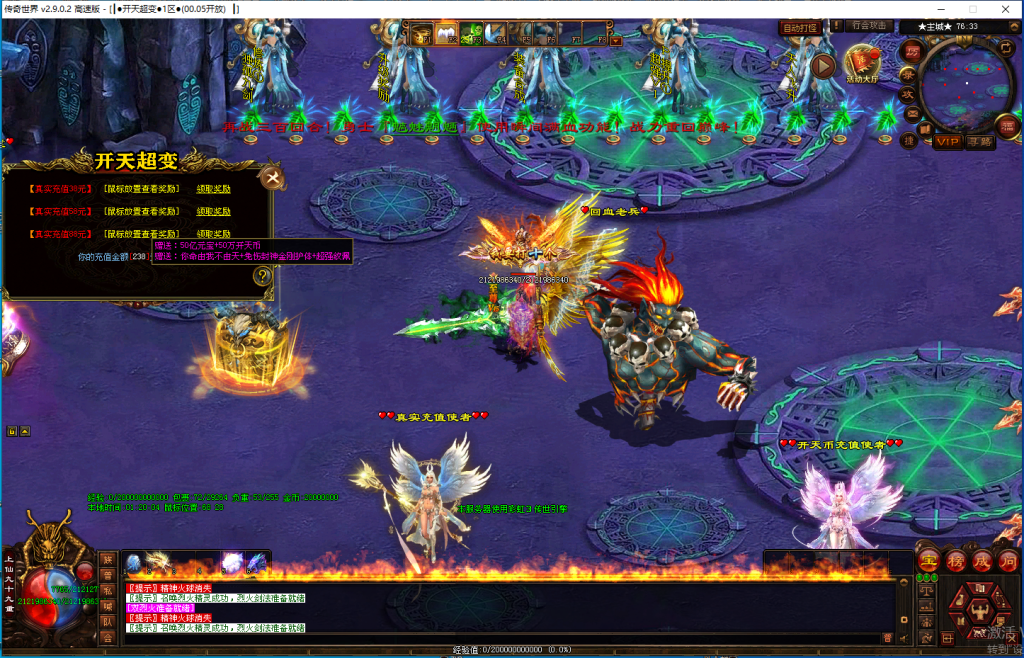Open the 宝 treasure round button
Image resolution: width=1024 pixels, height=658 pixels.
tap(928, 562)
